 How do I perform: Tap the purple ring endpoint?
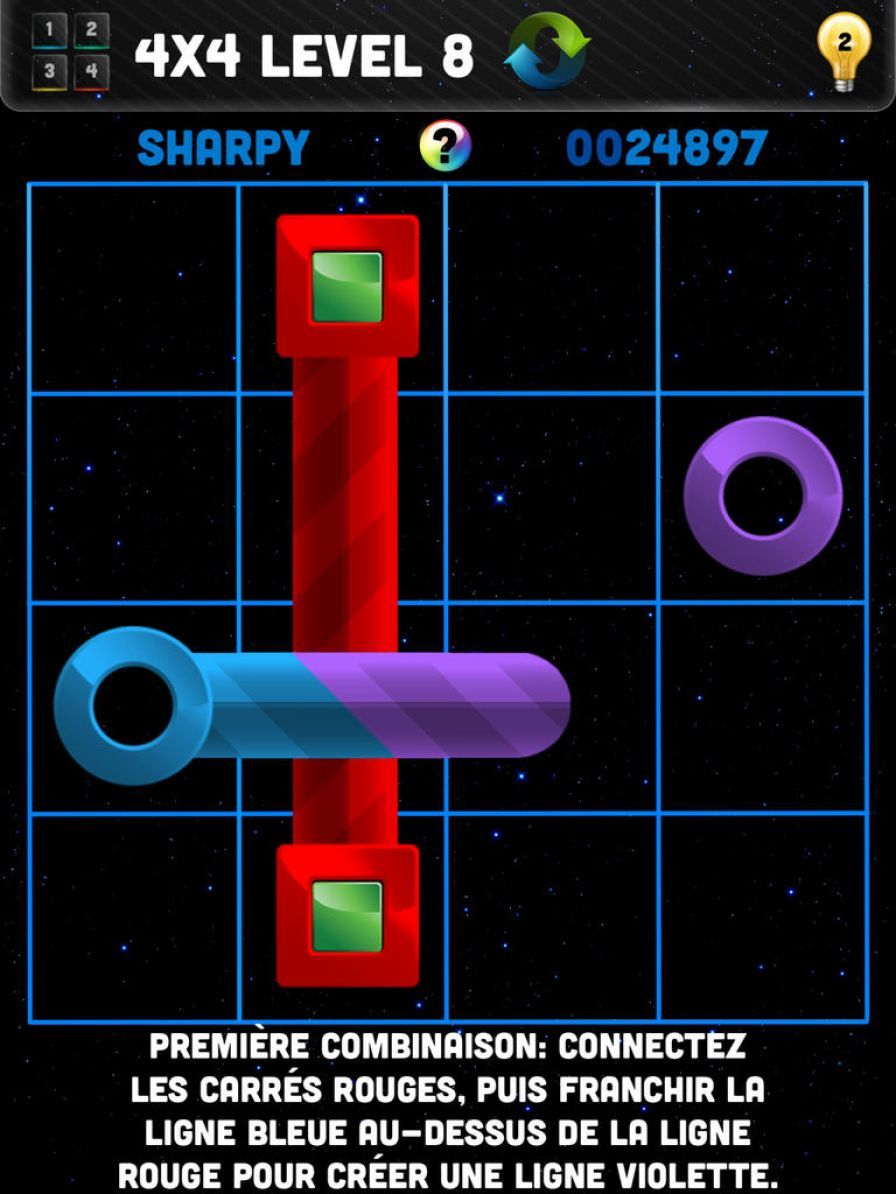(x=763, y=496)
